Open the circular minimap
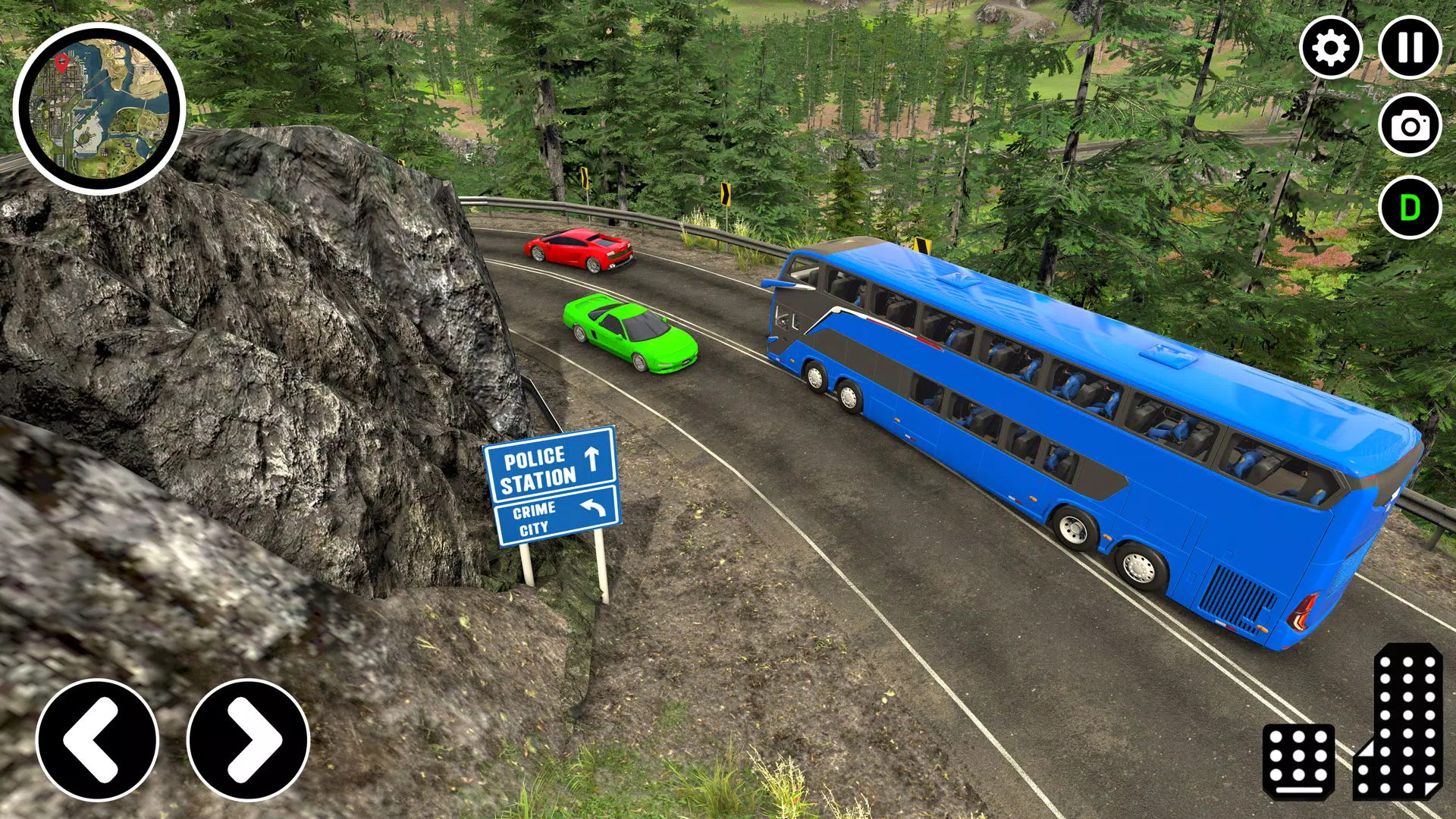The height and width of the screenshot is (819, 1456). click(99, 109)
